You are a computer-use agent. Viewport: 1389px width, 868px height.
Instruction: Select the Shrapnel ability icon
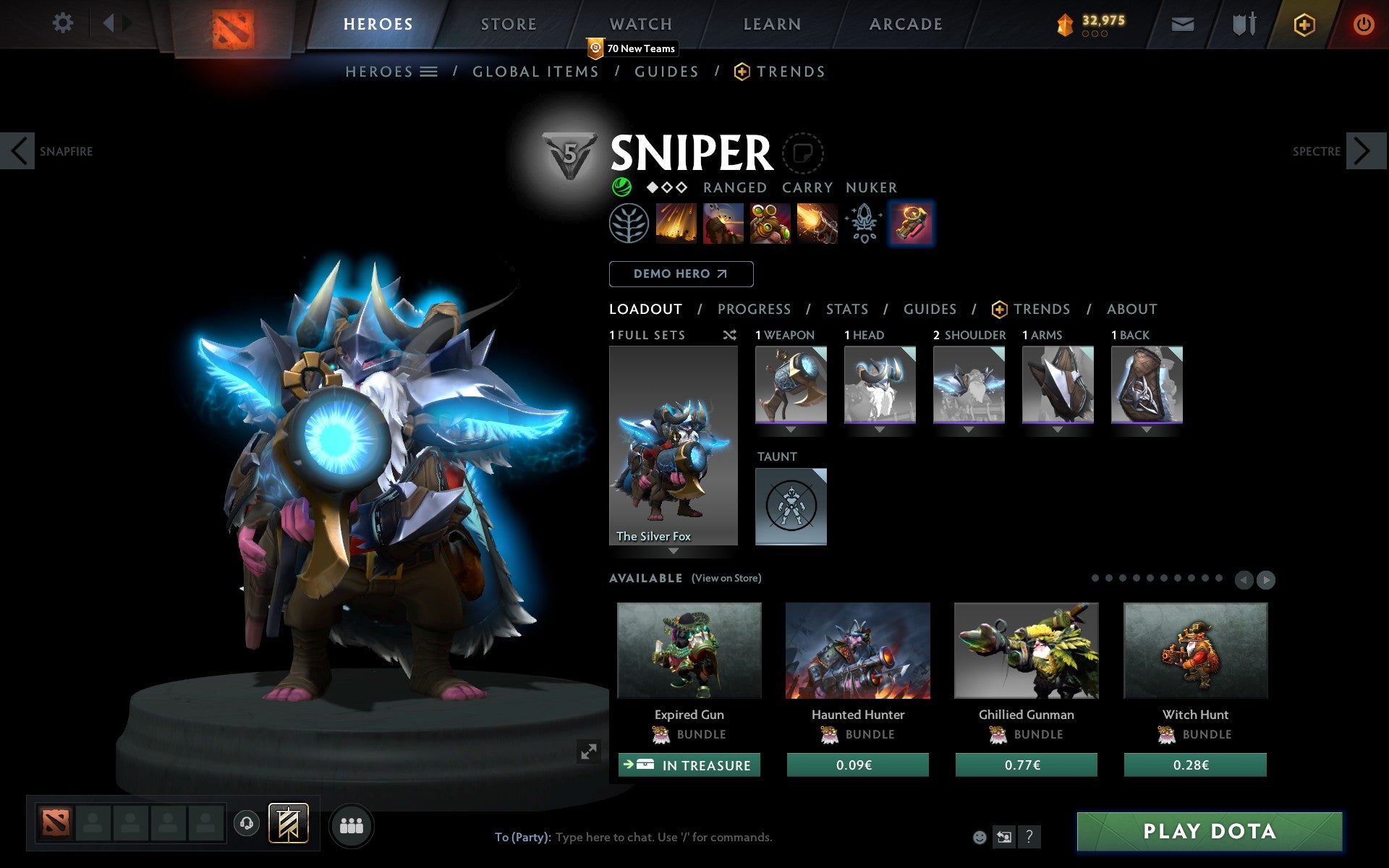[x=676, y=223]
